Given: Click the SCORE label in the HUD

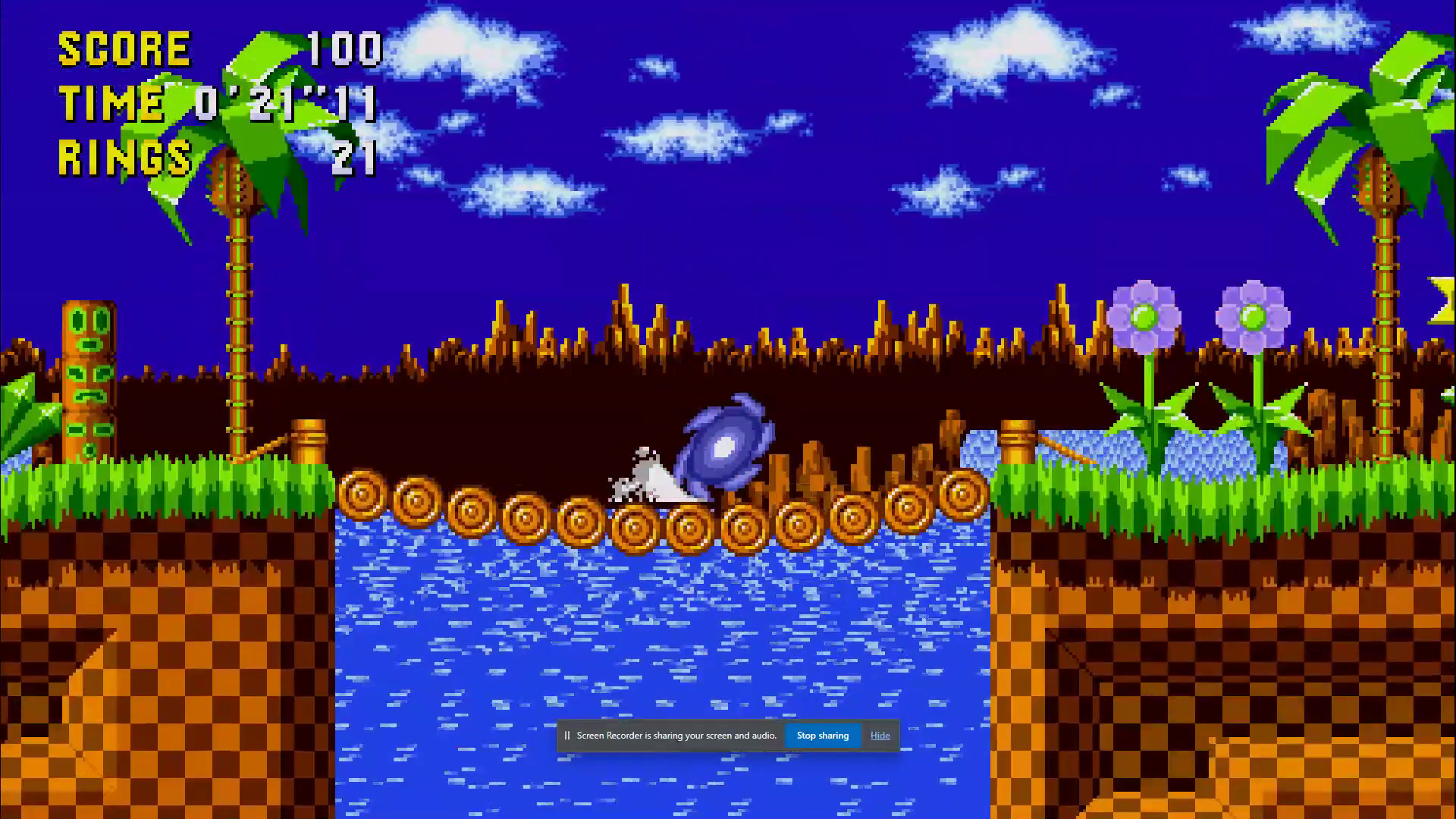Looking at the screenshot, I should (125, 49).
